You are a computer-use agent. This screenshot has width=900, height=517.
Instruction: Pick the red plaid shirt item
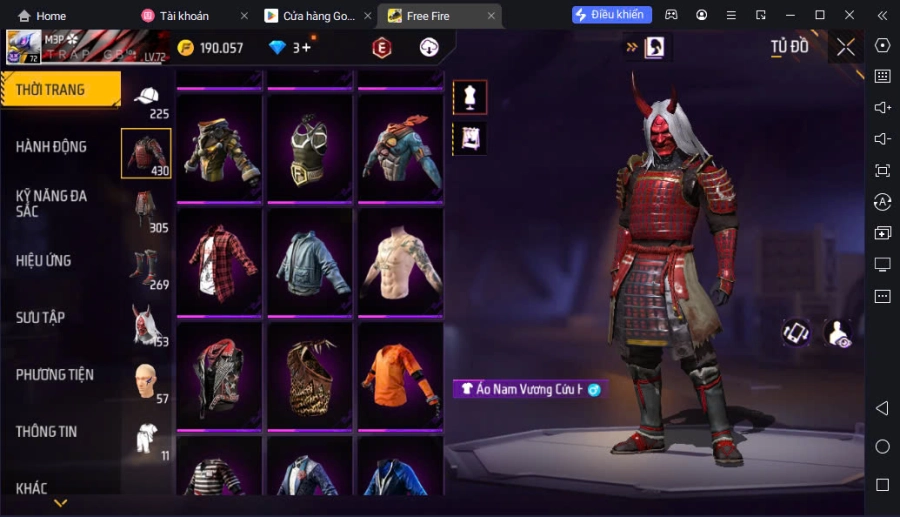point(219,262)
